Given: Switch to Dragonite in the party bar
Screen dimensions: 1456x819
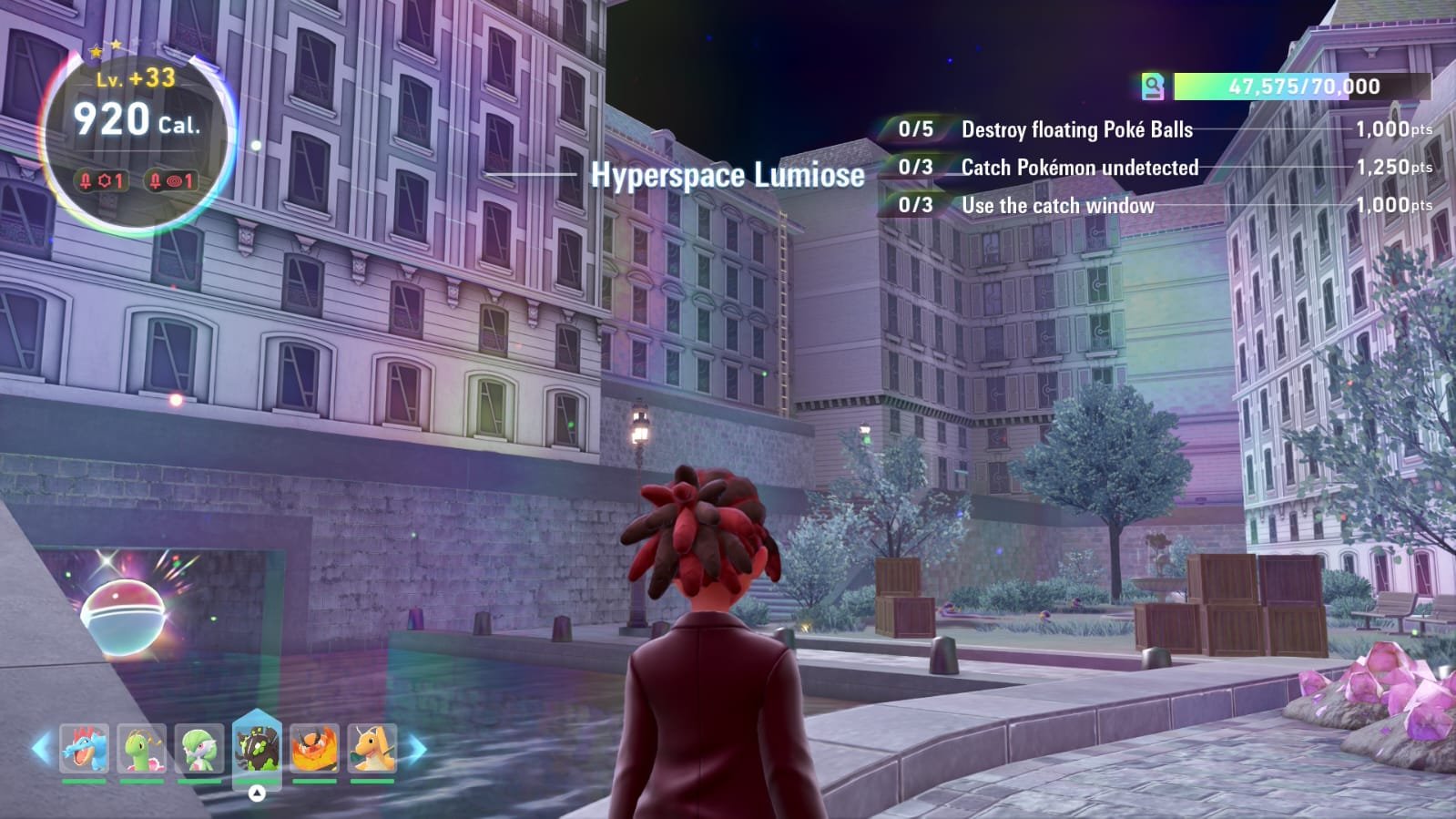Looking at the screenshot, I should [x=372, y=749].
